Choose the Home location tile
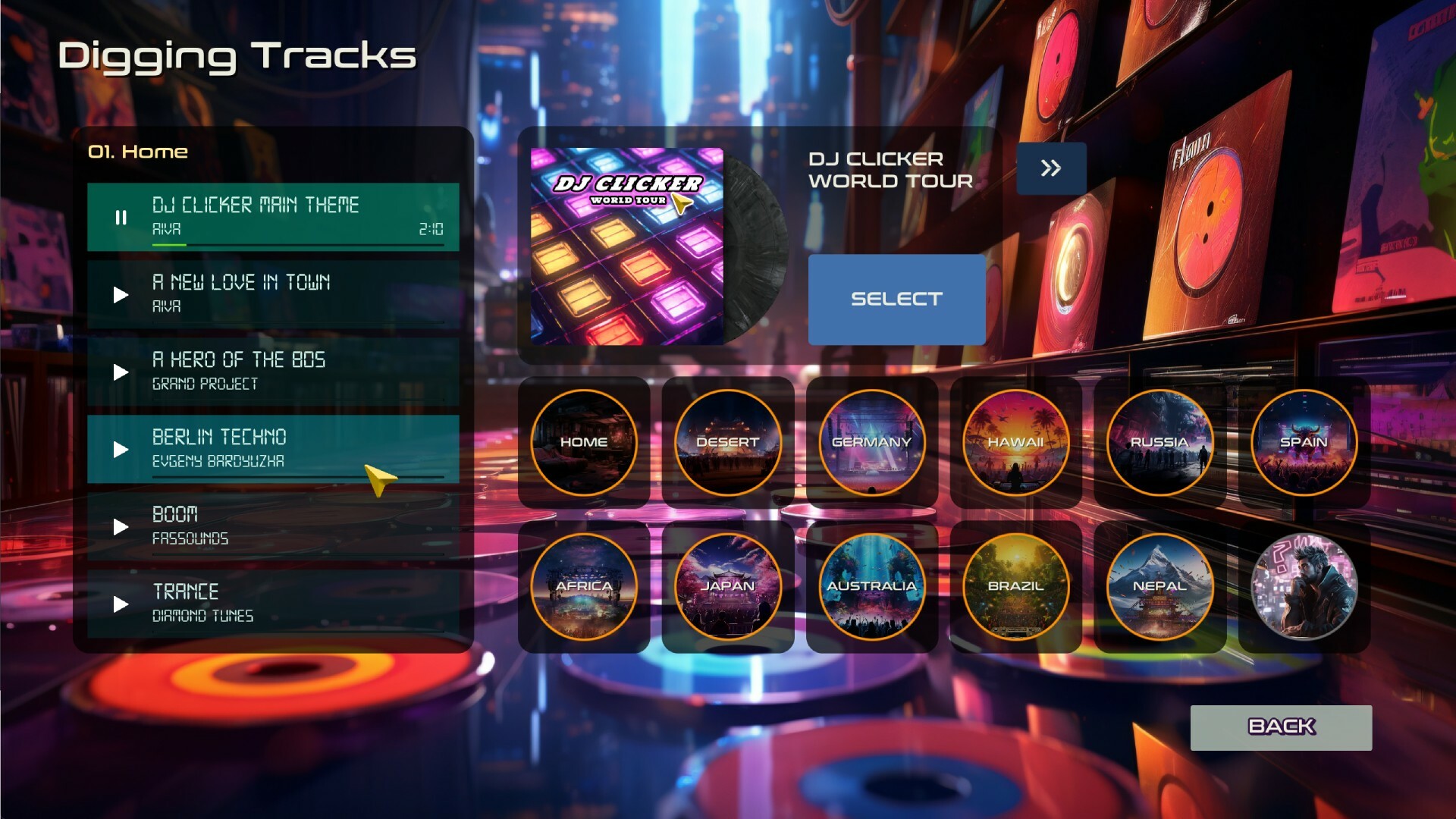 584,443
